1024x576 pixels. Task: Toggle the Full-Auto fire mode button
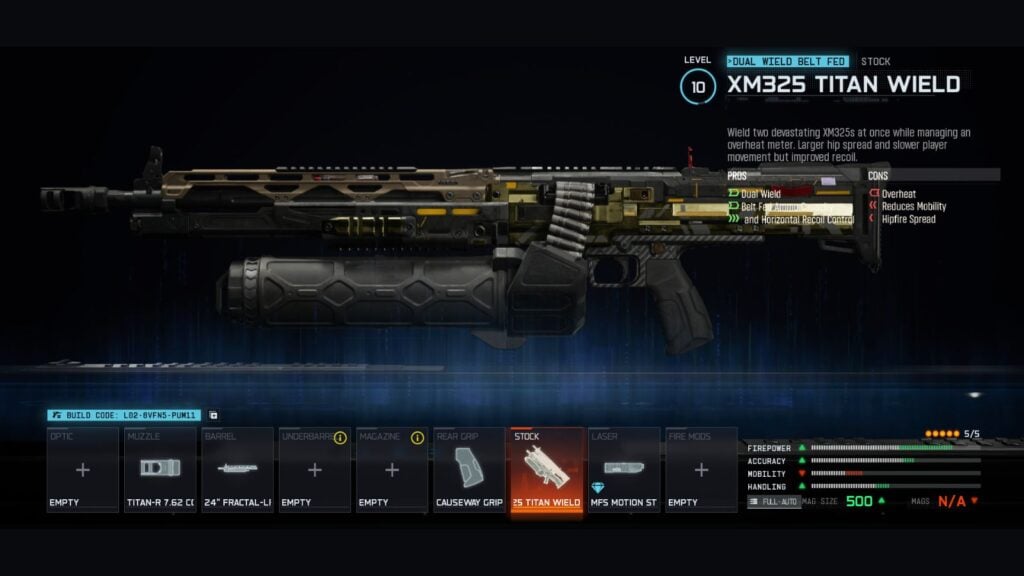pyautogui.click(x=774, y=501)
